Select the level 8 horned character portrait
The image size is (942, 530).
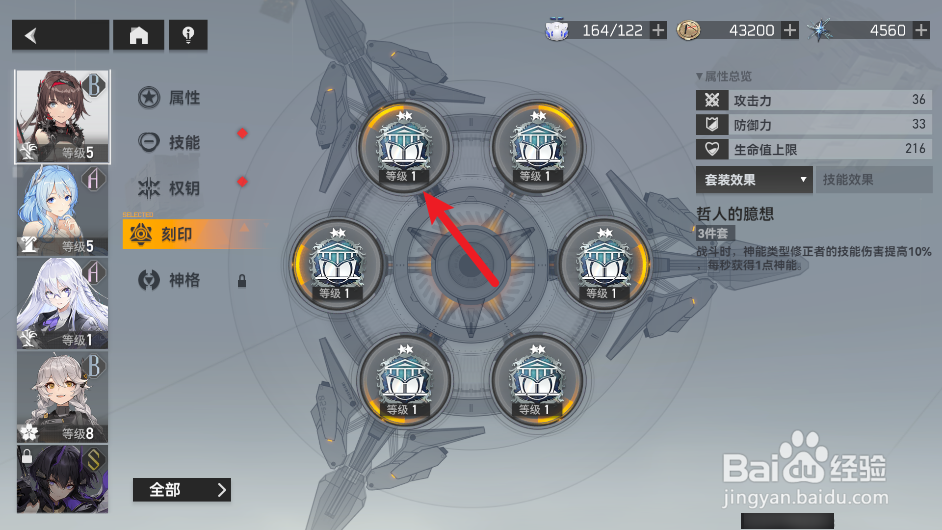click(x=62, y=396)
